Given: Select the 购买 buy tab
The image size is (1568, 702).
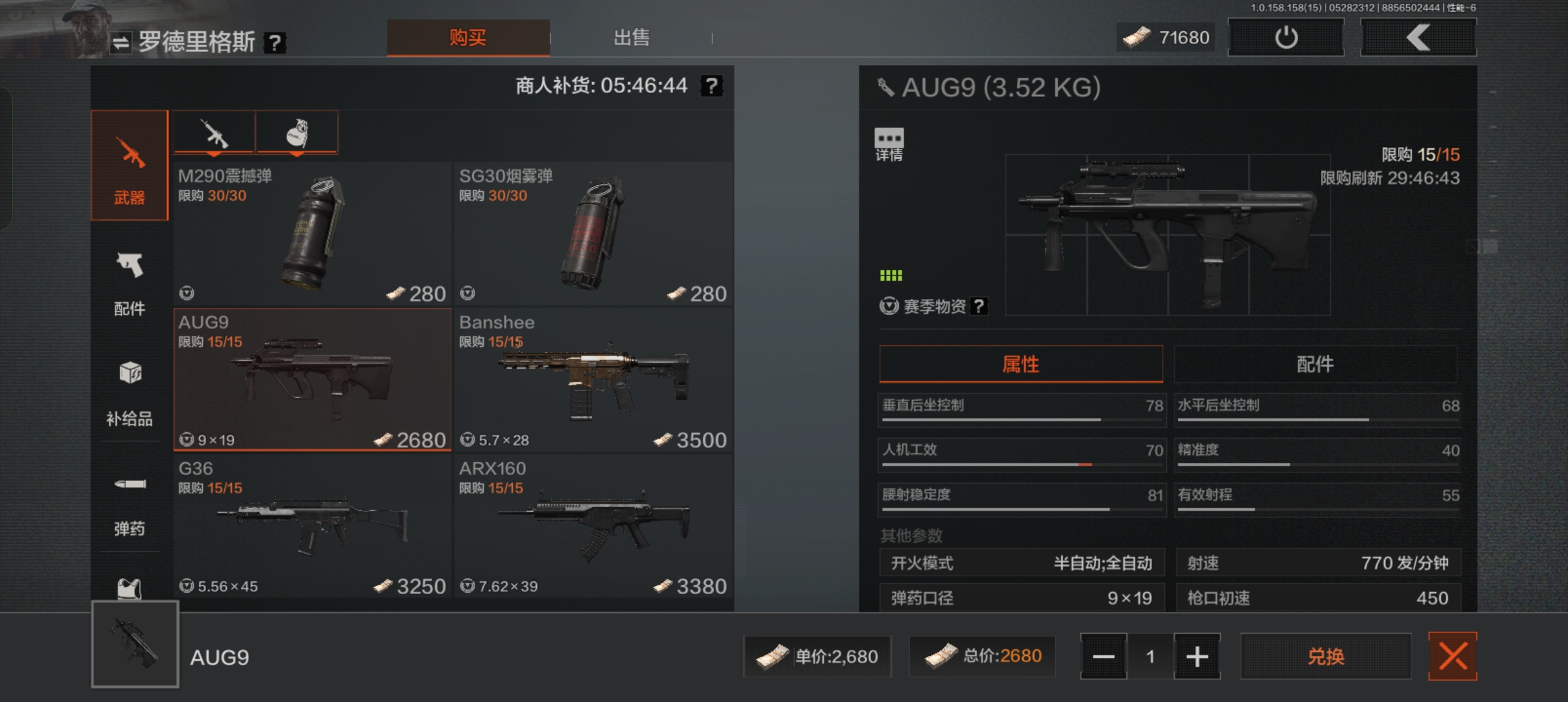Looking at the screenshot, I should pos(468,38).
